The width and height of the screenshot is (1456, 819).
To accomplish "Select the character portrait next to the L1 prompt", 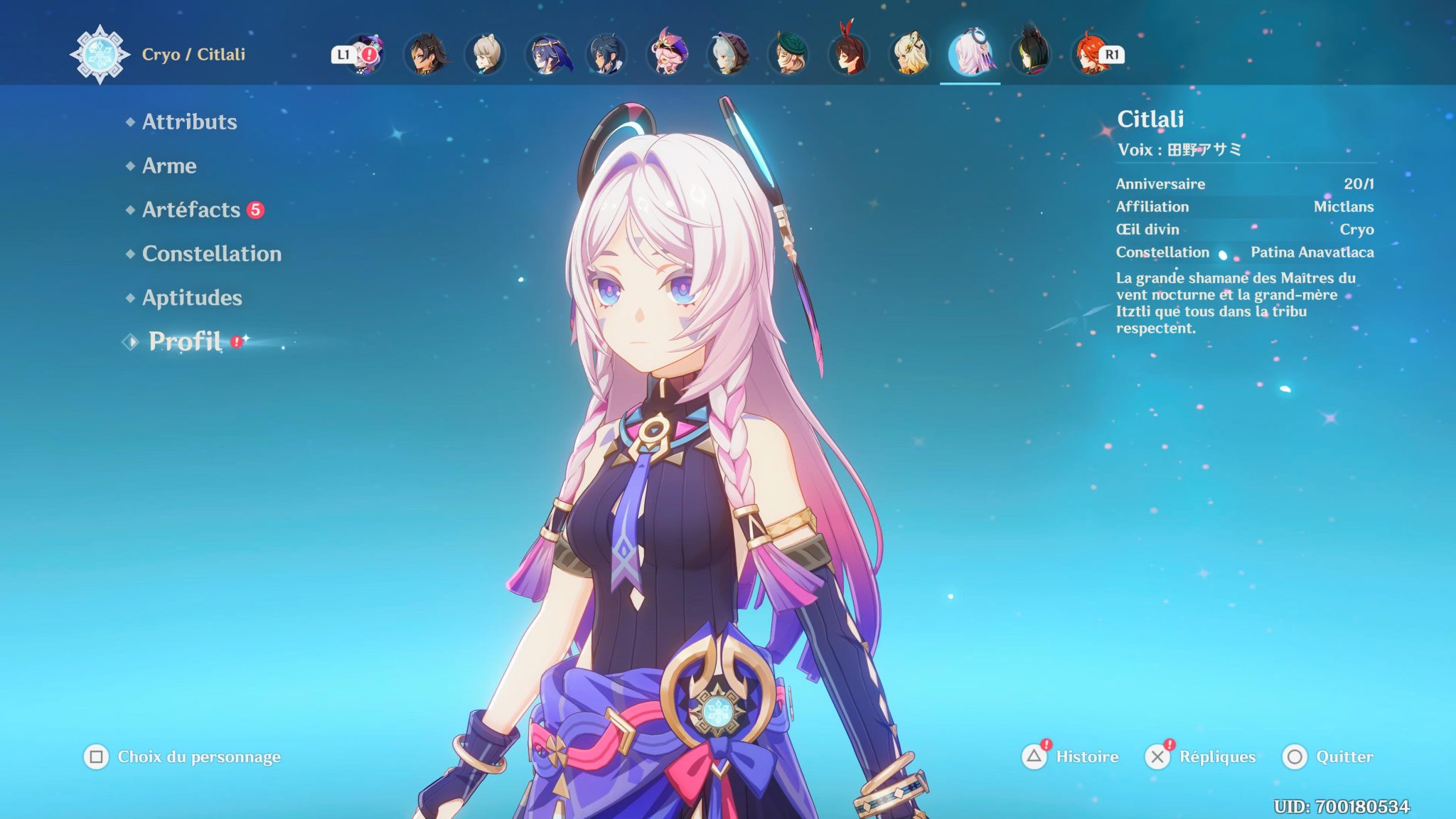I will tap(366, 53).
